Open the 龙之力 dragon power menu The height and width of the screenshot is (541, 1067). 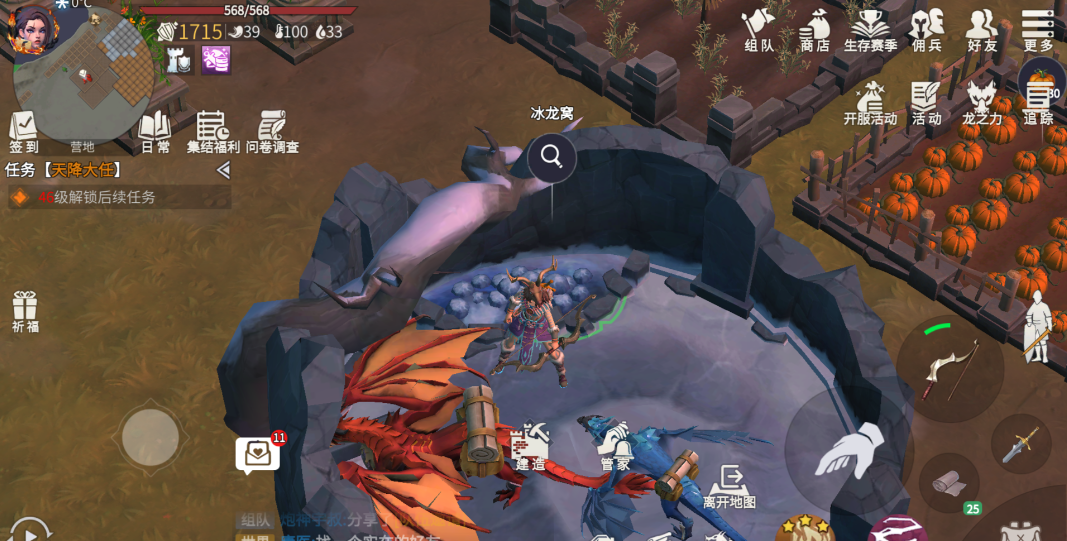pos(982,102)
